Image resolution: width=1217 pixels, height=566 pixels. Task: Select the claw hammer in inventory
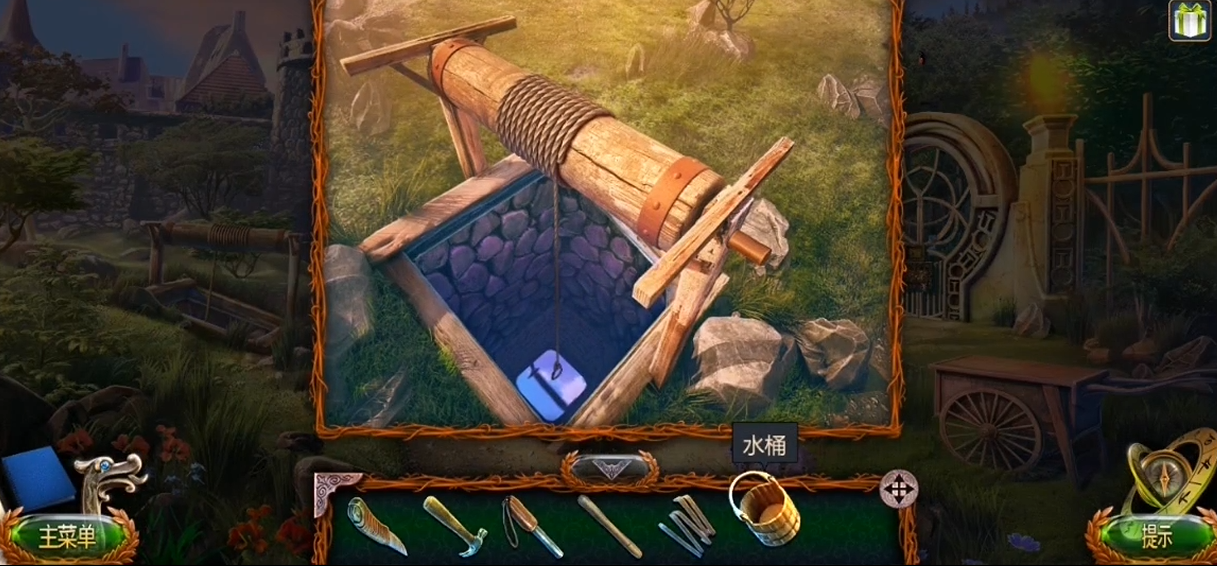[x=455, y=524]
